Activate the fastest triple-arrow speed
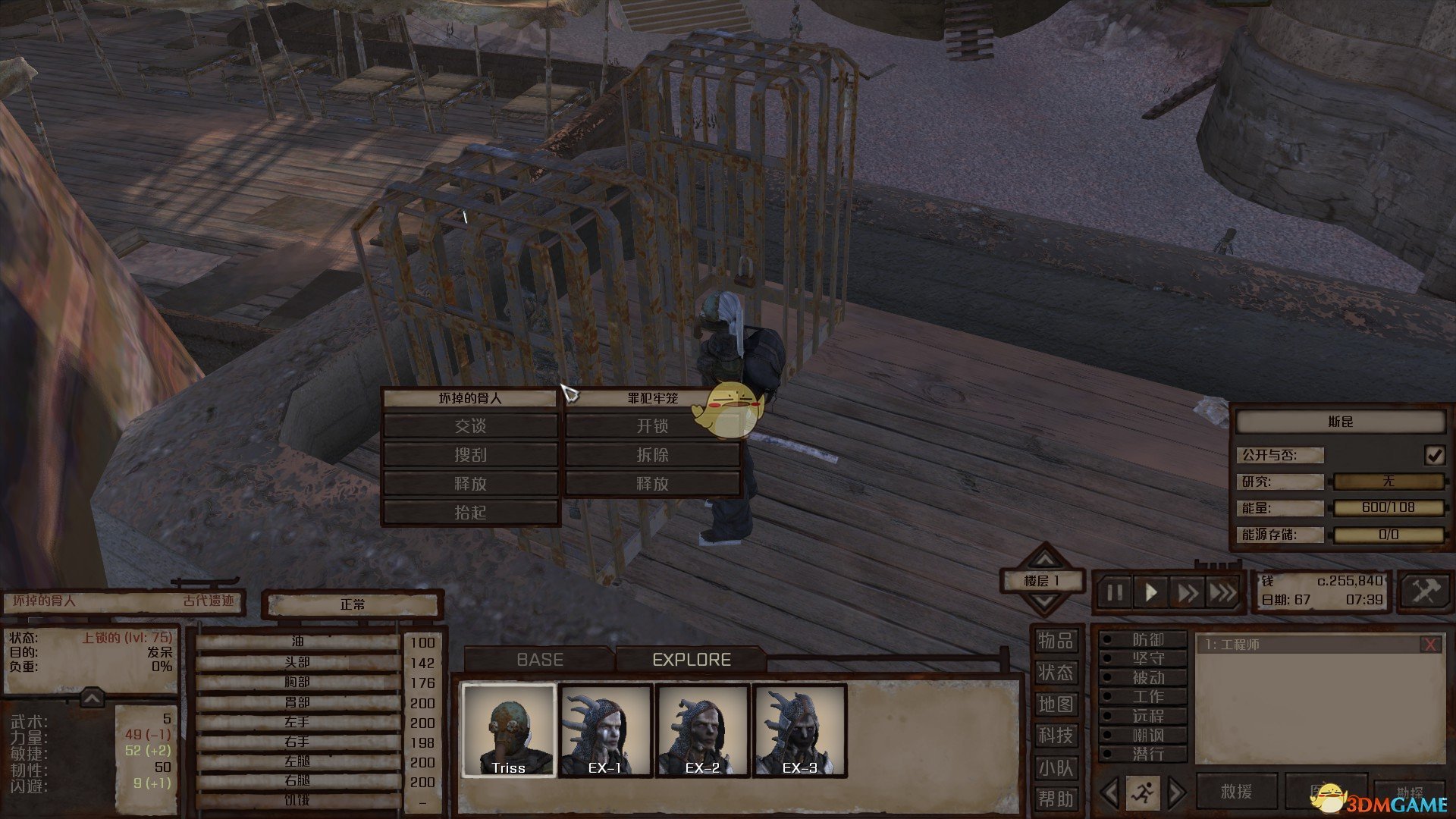 [x=1222, y=592]
